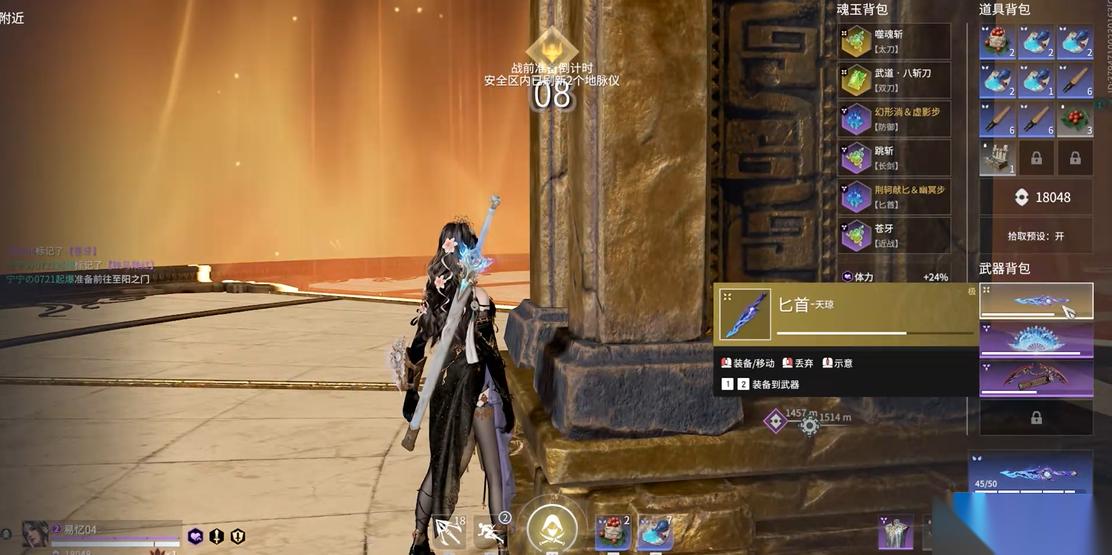This screenshot has height=555, width=1112.
Task: Click the equipped dagger showing 45/50 durability
Action: click(x=1030, y=472)
